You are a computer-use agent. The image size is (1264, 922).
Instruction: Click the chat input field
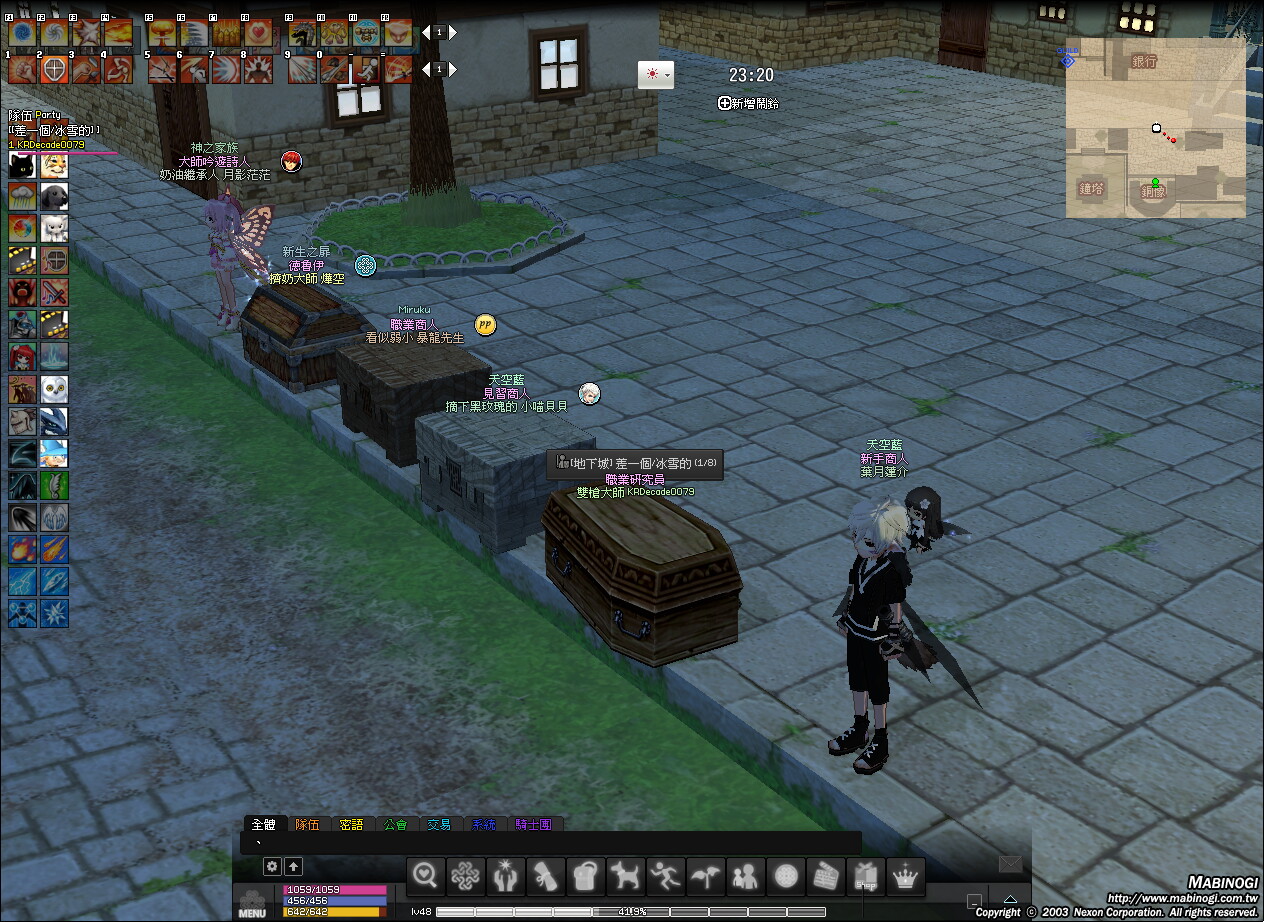tap(550, 843)
